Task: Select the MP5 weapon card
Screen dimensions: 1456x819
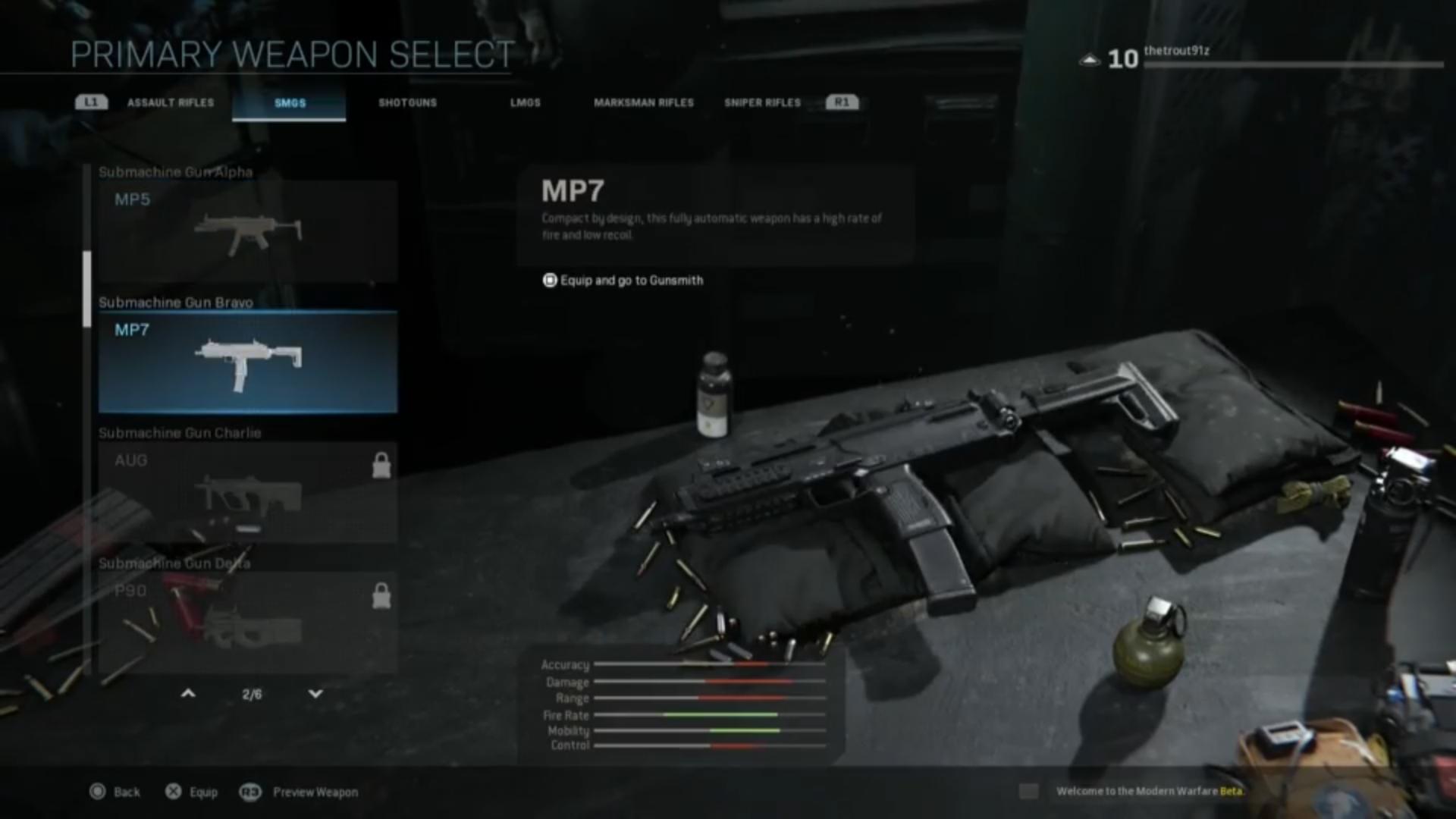Action: (246, 231)
